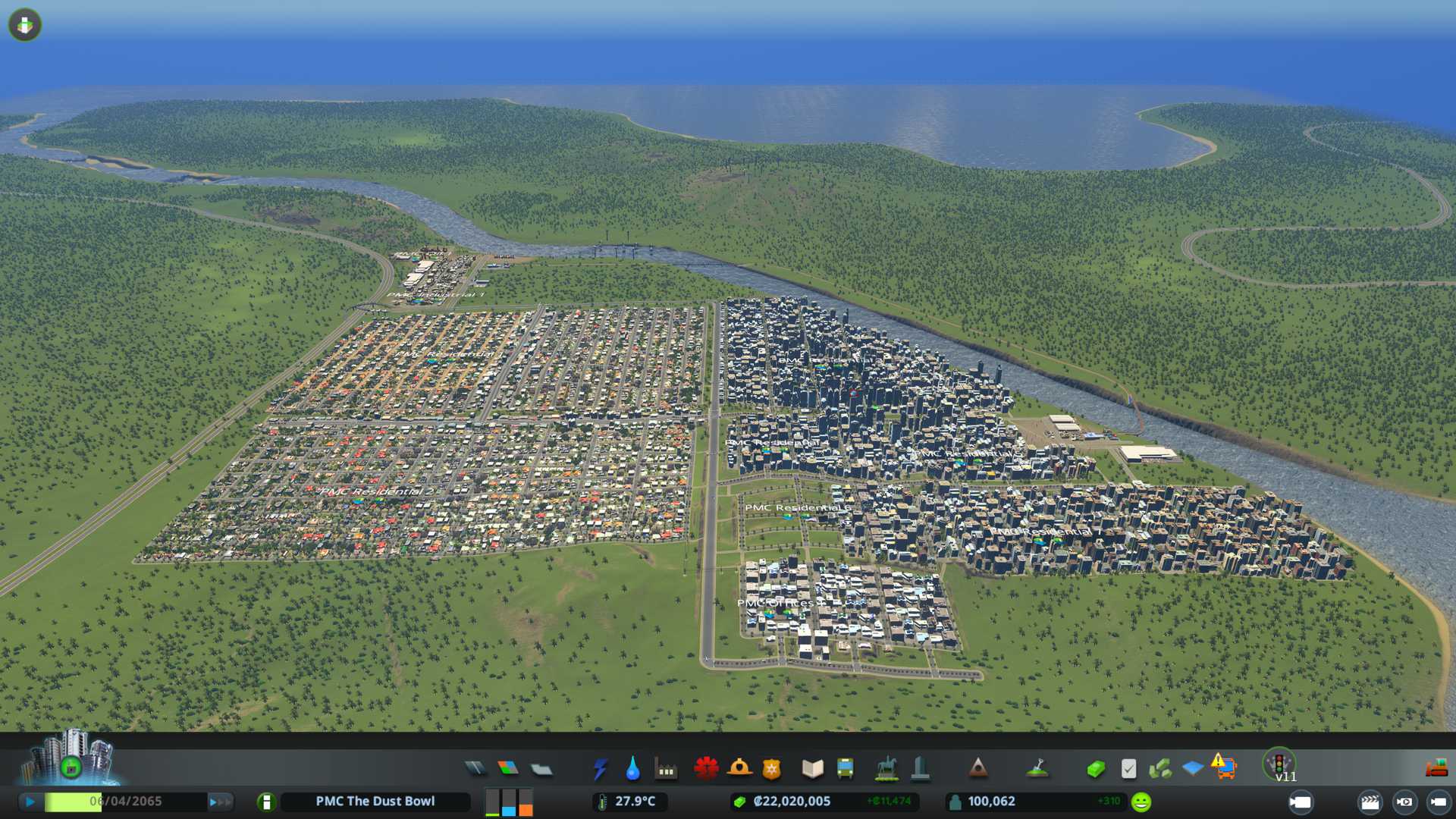Open the Roads build menu
1456x819 pixels.
tap(475, 769)
